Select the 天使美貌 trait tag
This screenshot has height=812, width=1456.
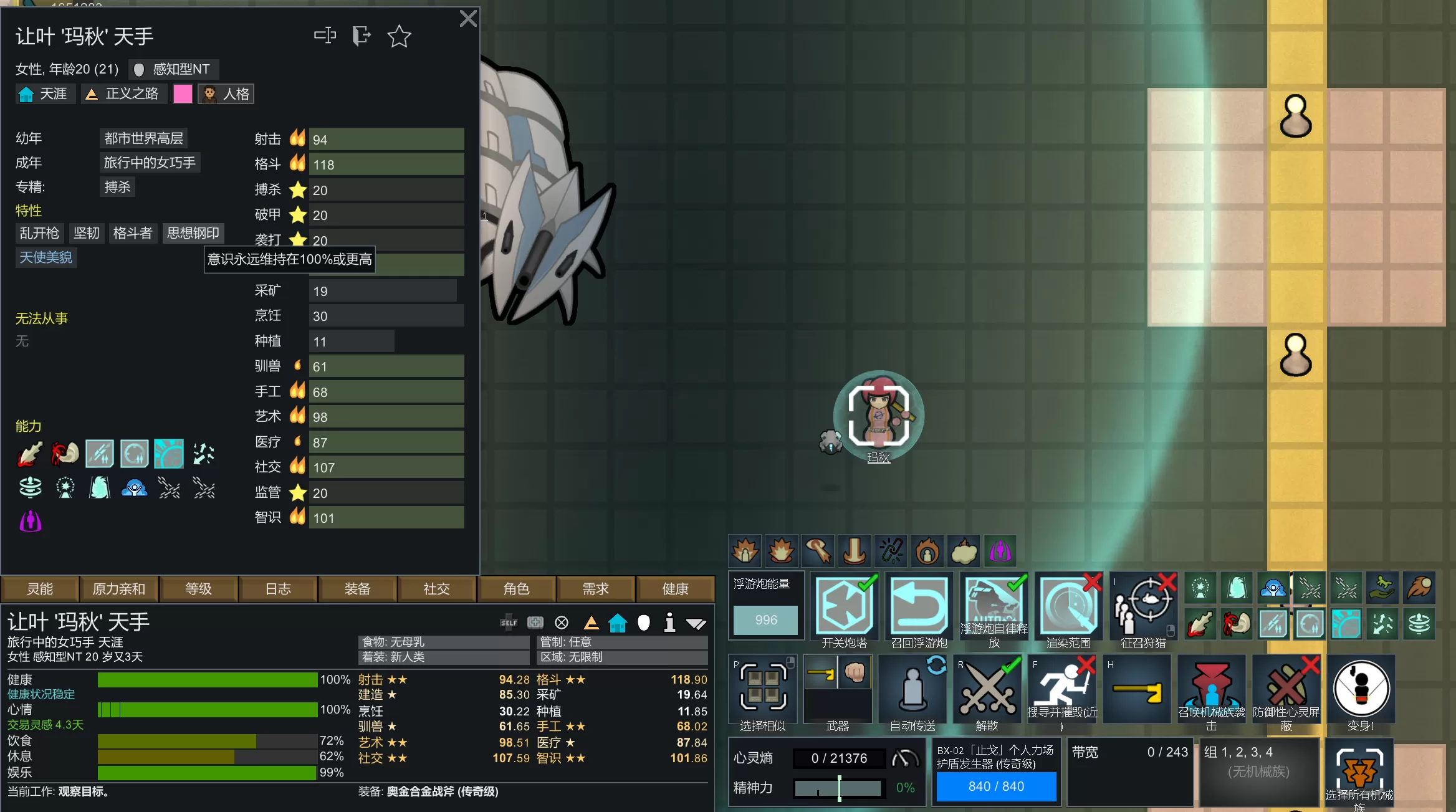(x=46, y=257)
